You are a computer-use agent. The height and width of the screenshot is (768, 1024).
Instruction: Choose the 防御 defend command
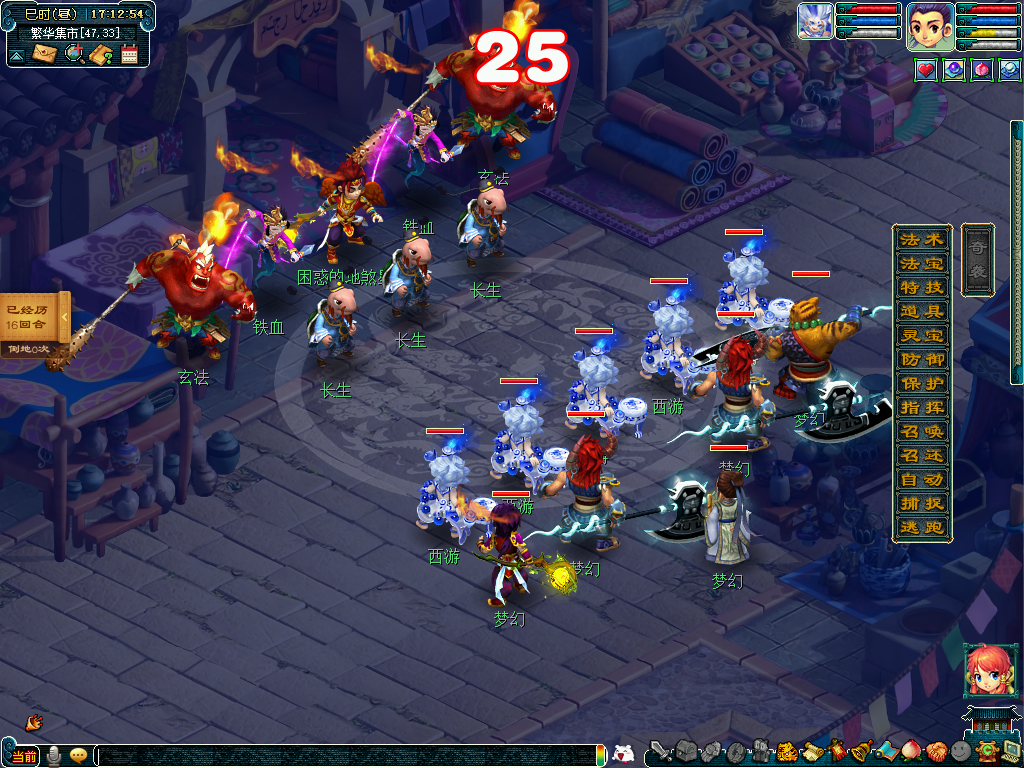point(921,360)
